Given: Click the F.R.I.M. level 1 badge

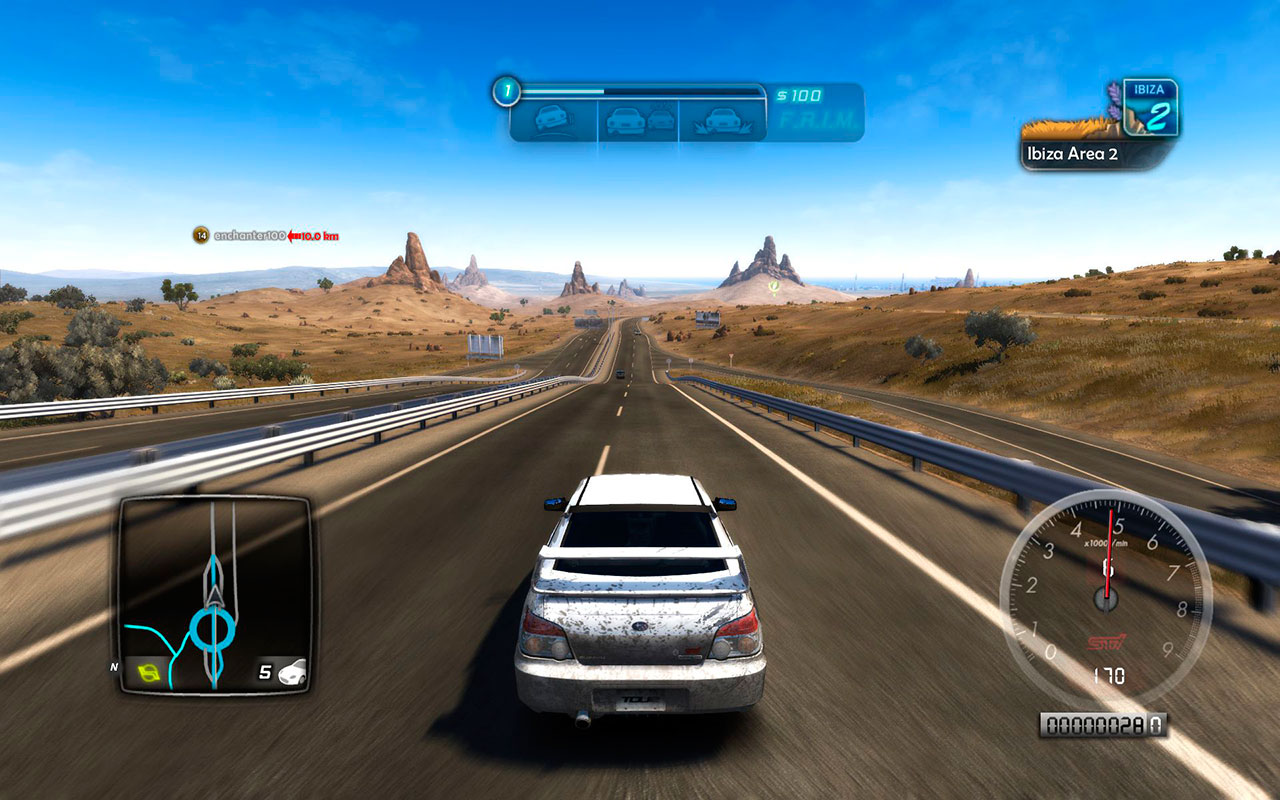Looking at the screenshot, I should (x=506, y=93).
